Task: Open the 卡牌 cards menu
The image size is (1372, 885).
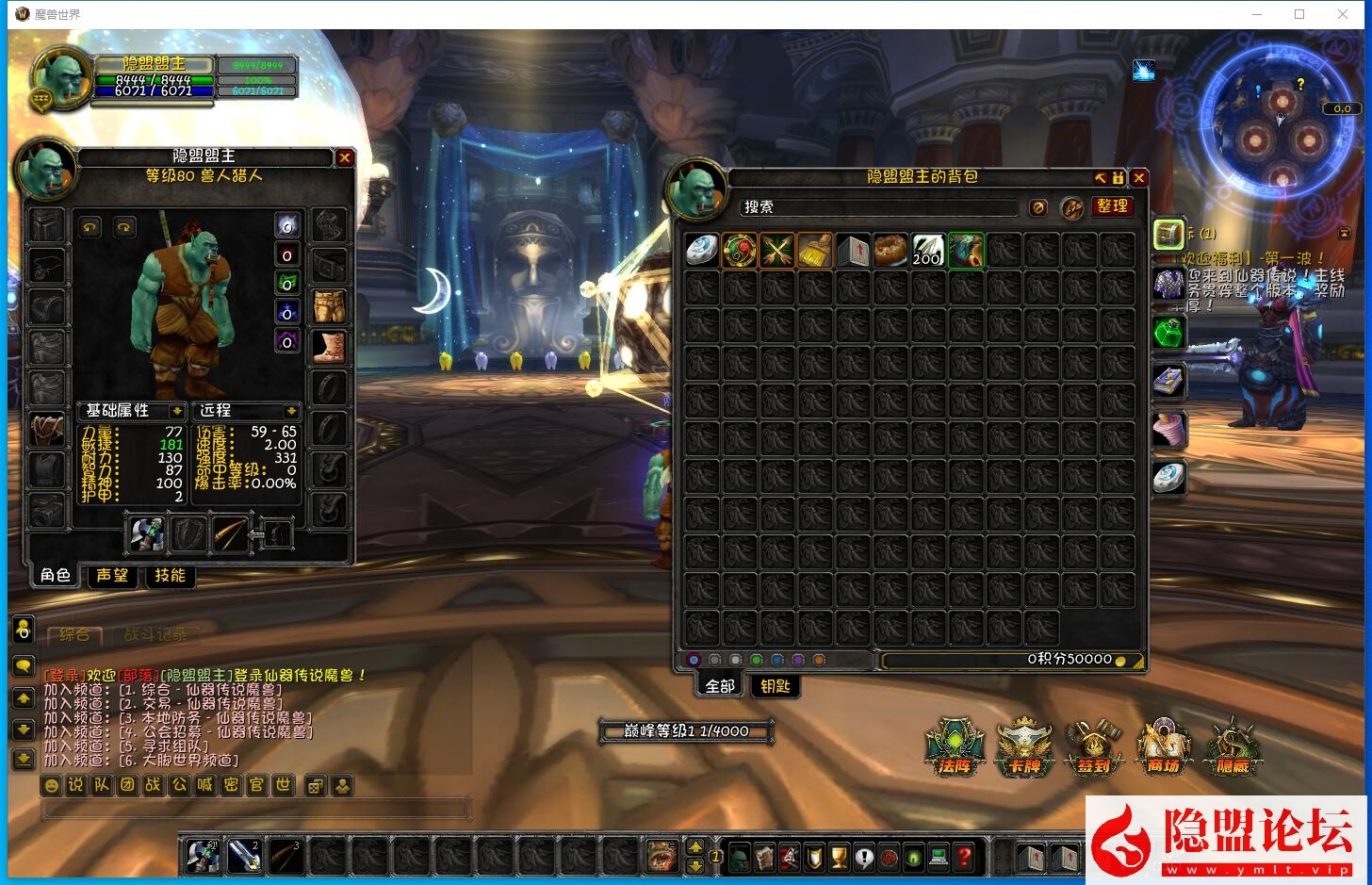Action: 1024,746
